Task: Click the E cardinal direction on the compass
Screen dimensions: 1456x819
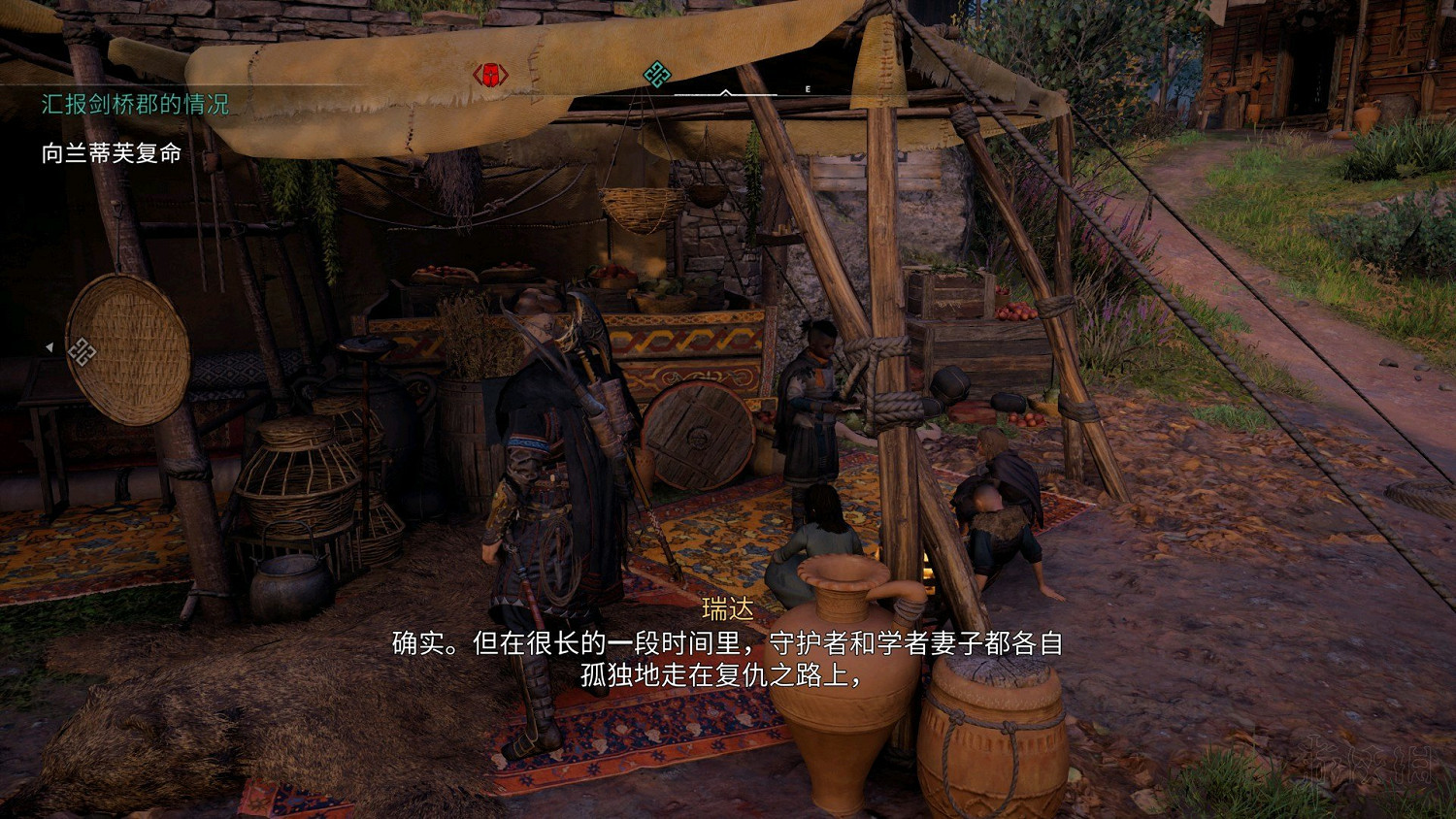Action: pos(806,87)
